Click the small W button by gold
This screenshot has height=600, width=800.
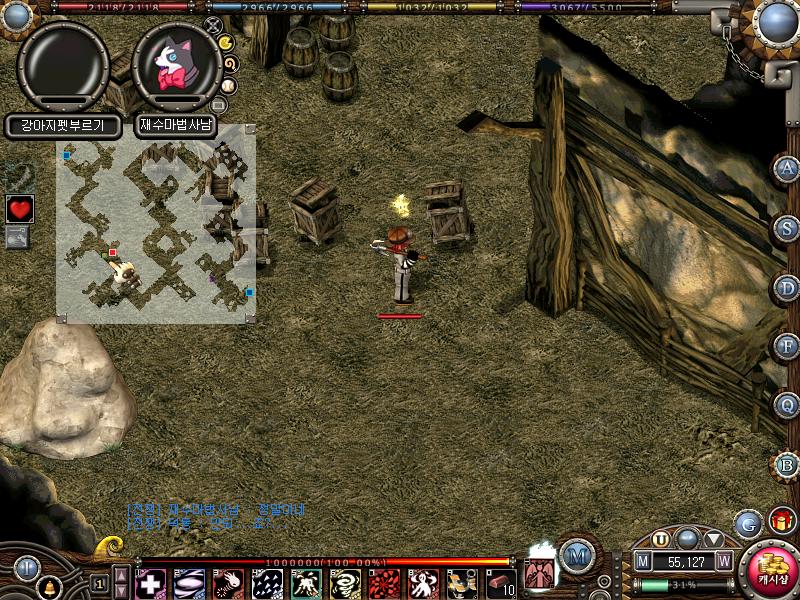[x=723, y=562]
